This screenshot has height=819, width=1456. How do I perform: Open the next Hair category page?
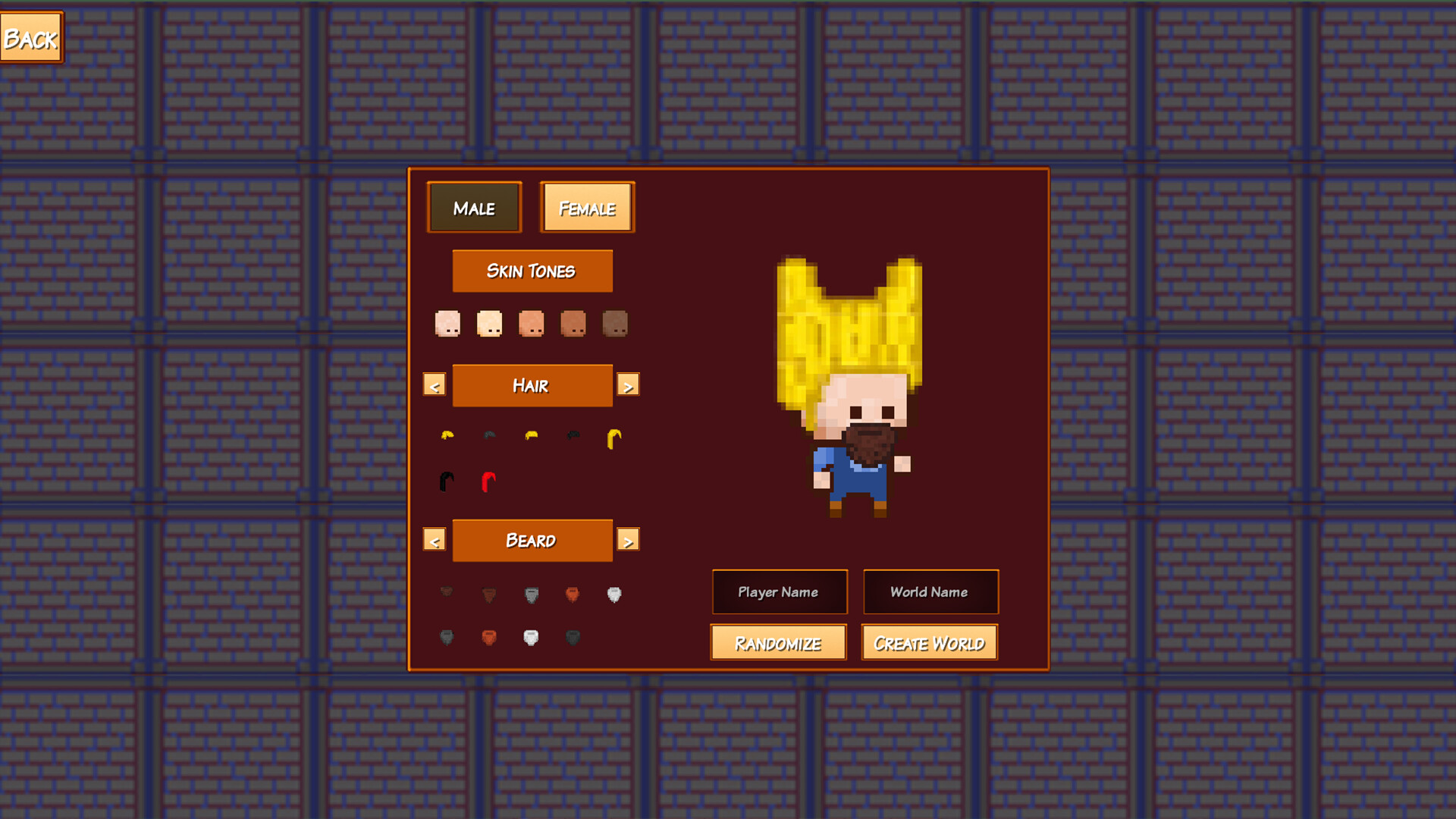(x=629, y=384)
